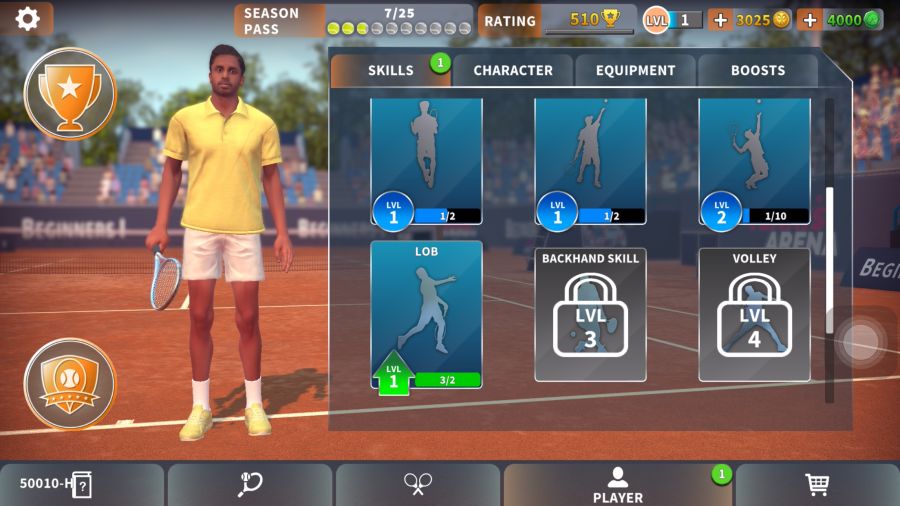Add more green tennis ball currency
The width and height of the screenshot is (900, 506).
810,20
